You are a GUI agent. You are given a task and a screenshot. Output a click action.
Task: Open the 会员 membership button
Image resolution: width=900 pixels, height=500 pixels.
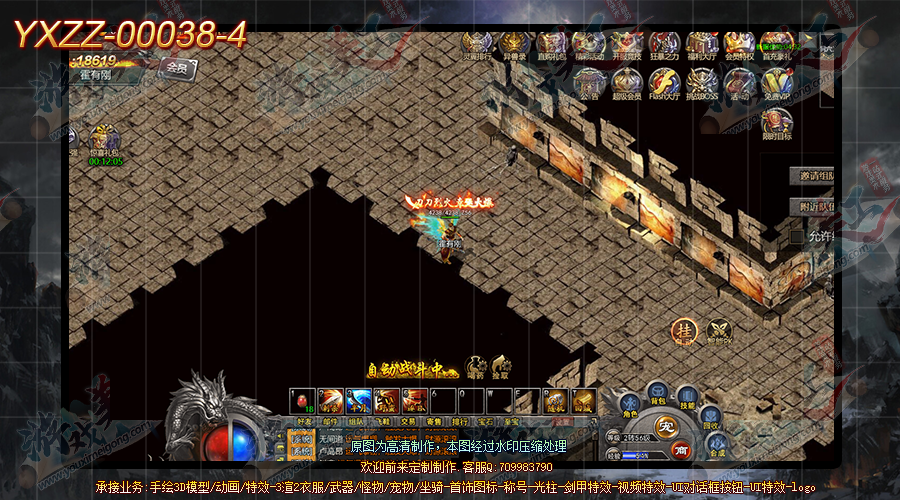[x=178, y=68]
